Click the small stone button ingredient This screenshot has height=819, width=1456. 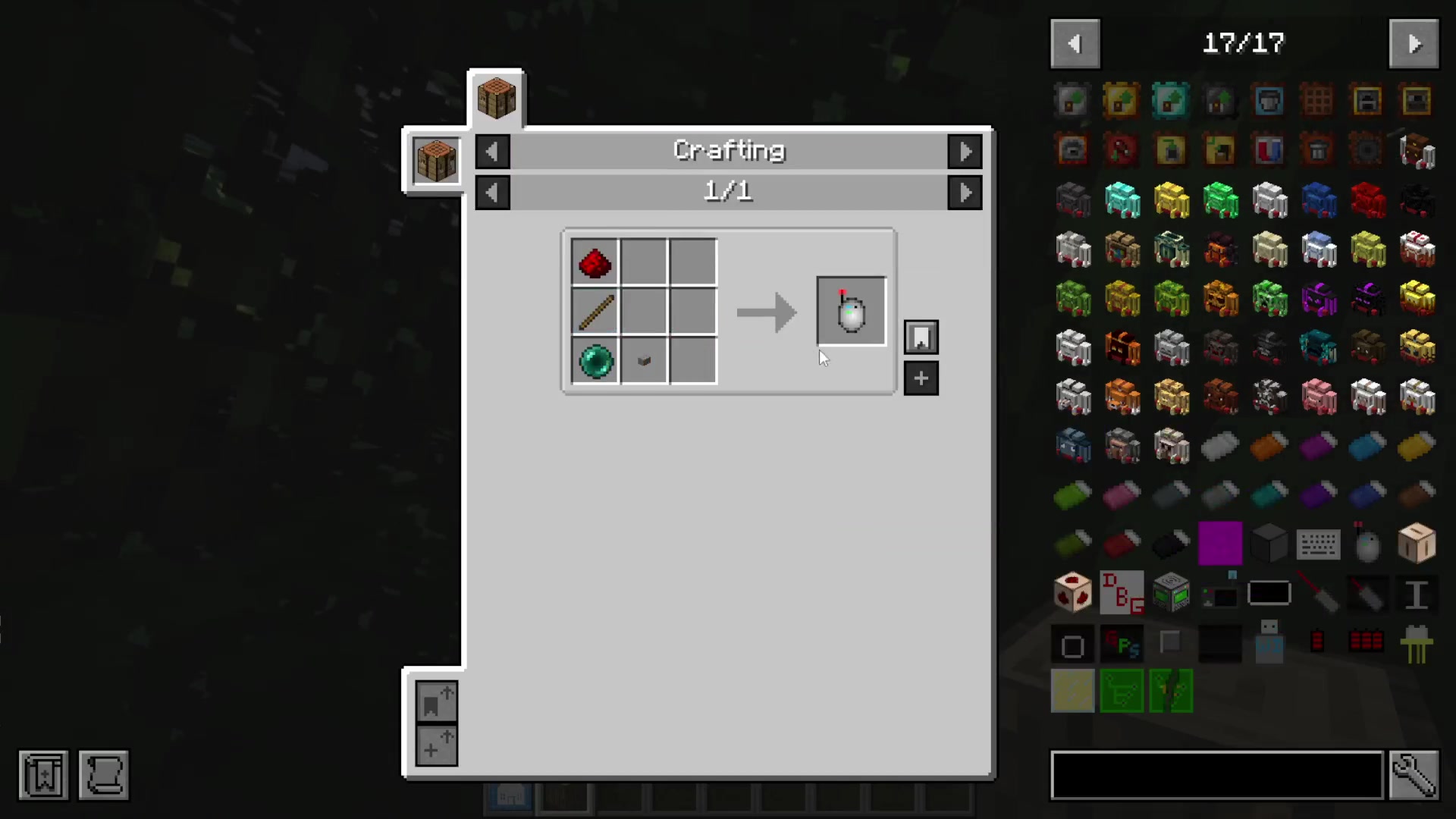(644, 361)
